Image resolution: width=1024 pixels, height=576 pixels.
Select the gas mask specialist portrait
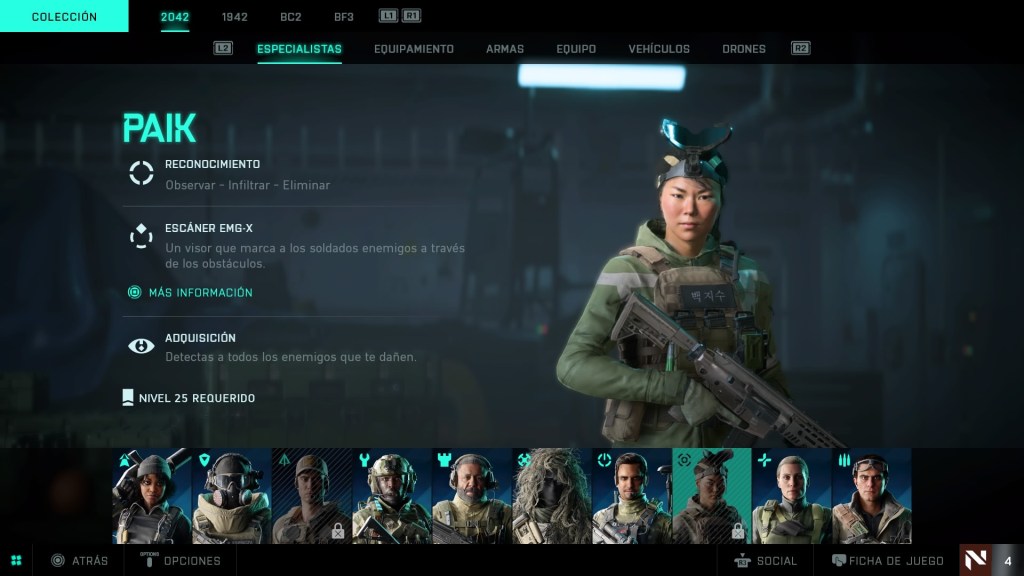tap(231, 496)
